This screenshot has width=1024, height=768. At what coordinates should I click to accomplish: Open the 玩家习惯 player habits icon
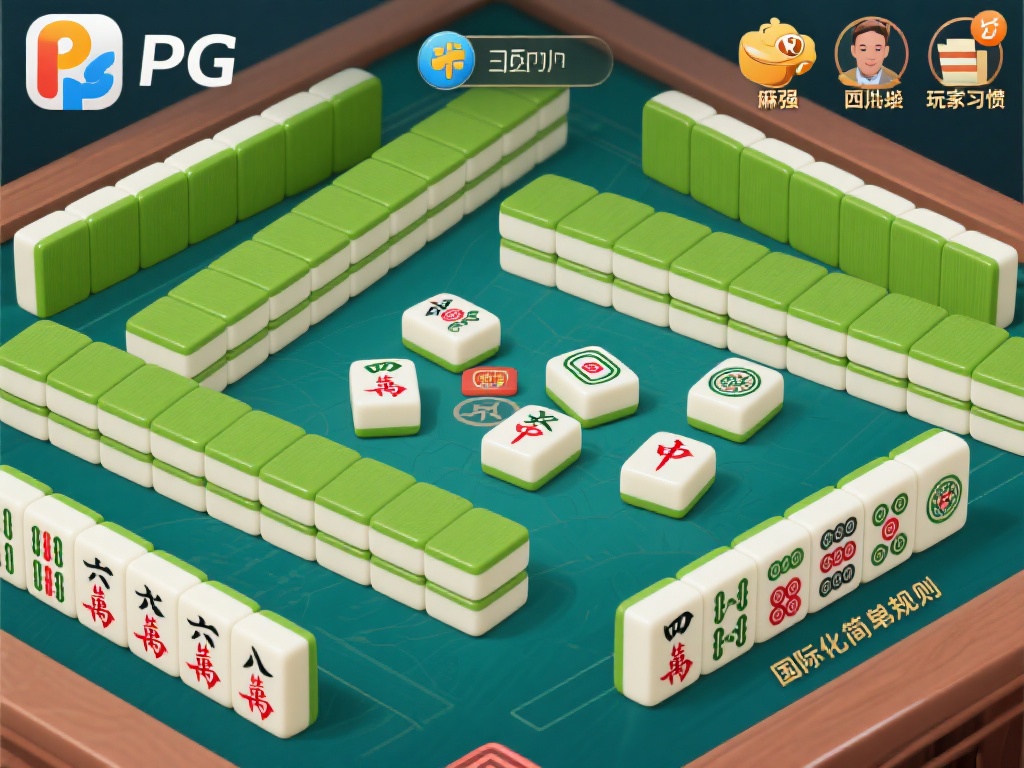click(965, 53)
